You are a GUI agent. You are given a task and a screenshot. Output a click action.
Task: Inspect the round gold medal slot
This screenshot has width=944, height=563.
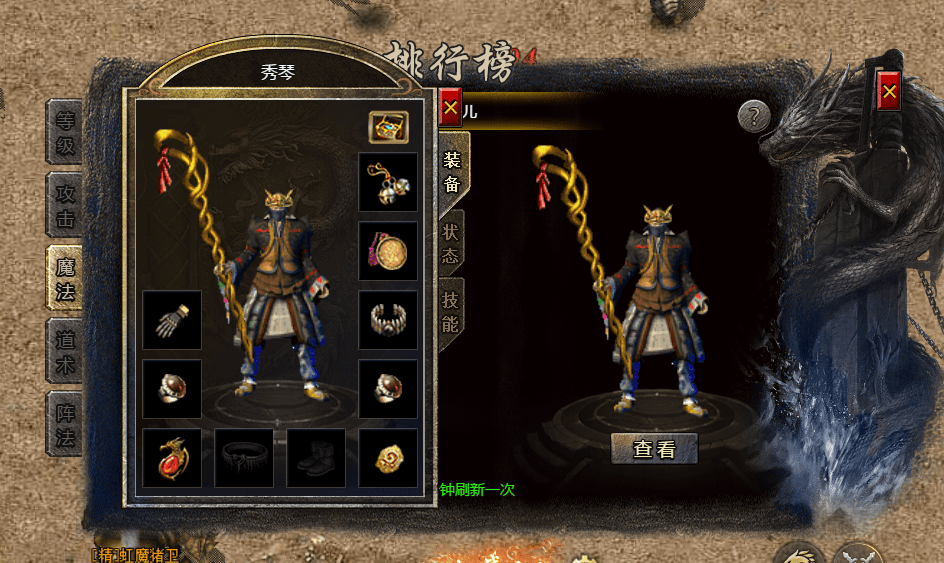click(388, 251)
